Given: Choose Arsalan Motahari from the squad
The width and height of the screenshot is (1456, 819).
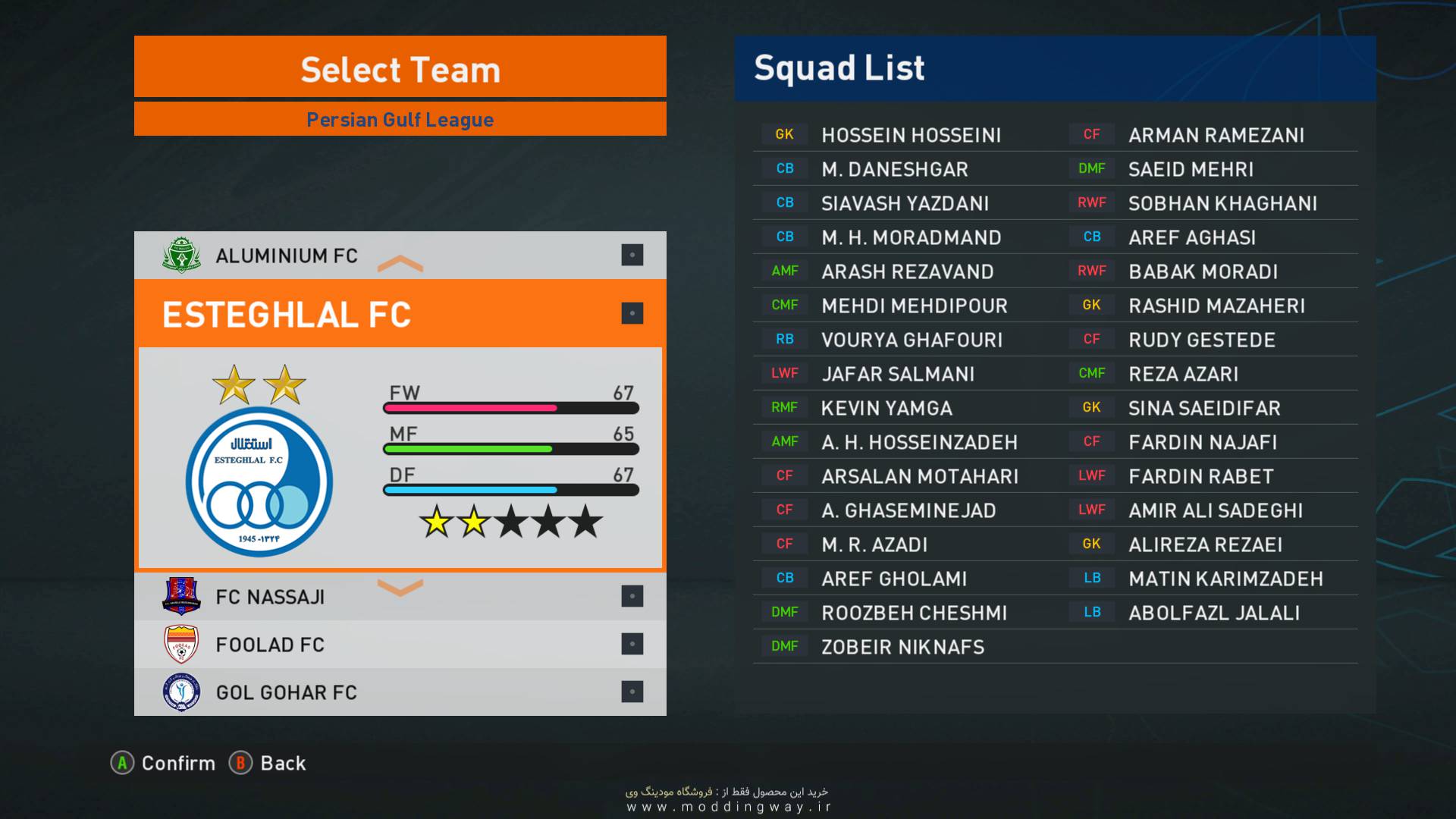Looking at the screenshot, I should [920, 476].
